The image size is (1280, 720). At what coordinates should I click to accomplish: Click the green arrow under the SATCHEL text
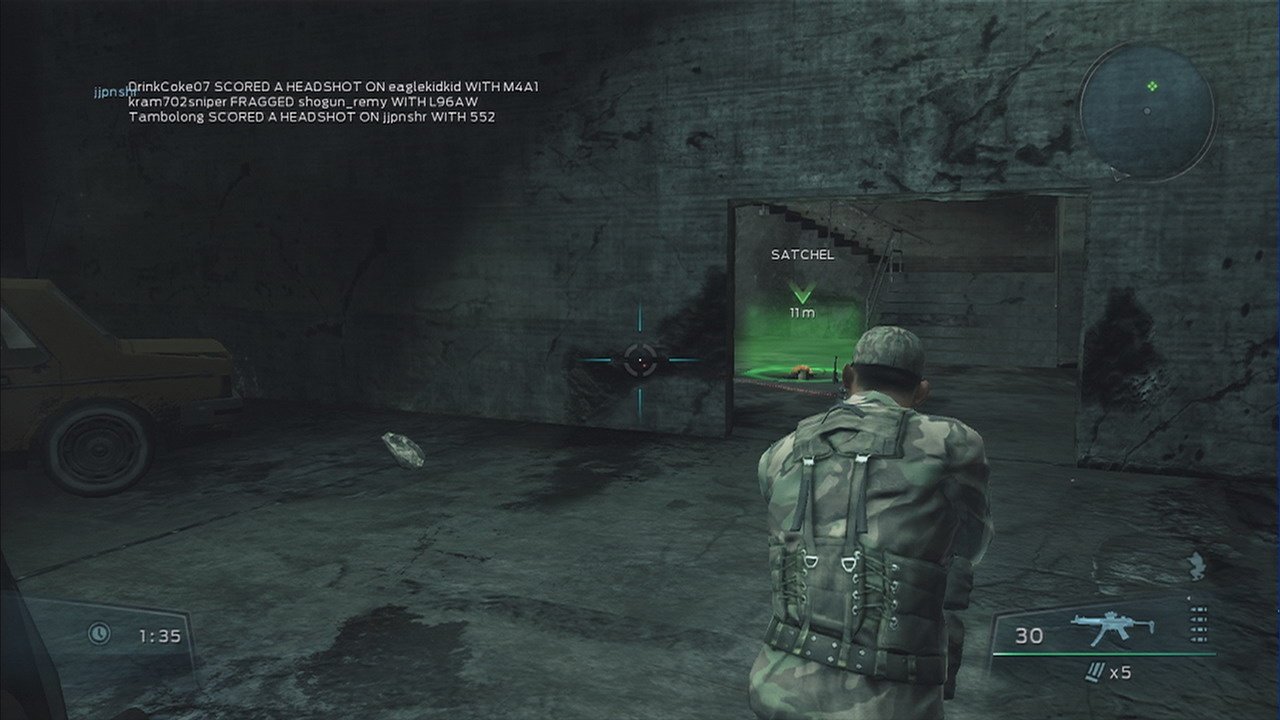pos(800,293)
